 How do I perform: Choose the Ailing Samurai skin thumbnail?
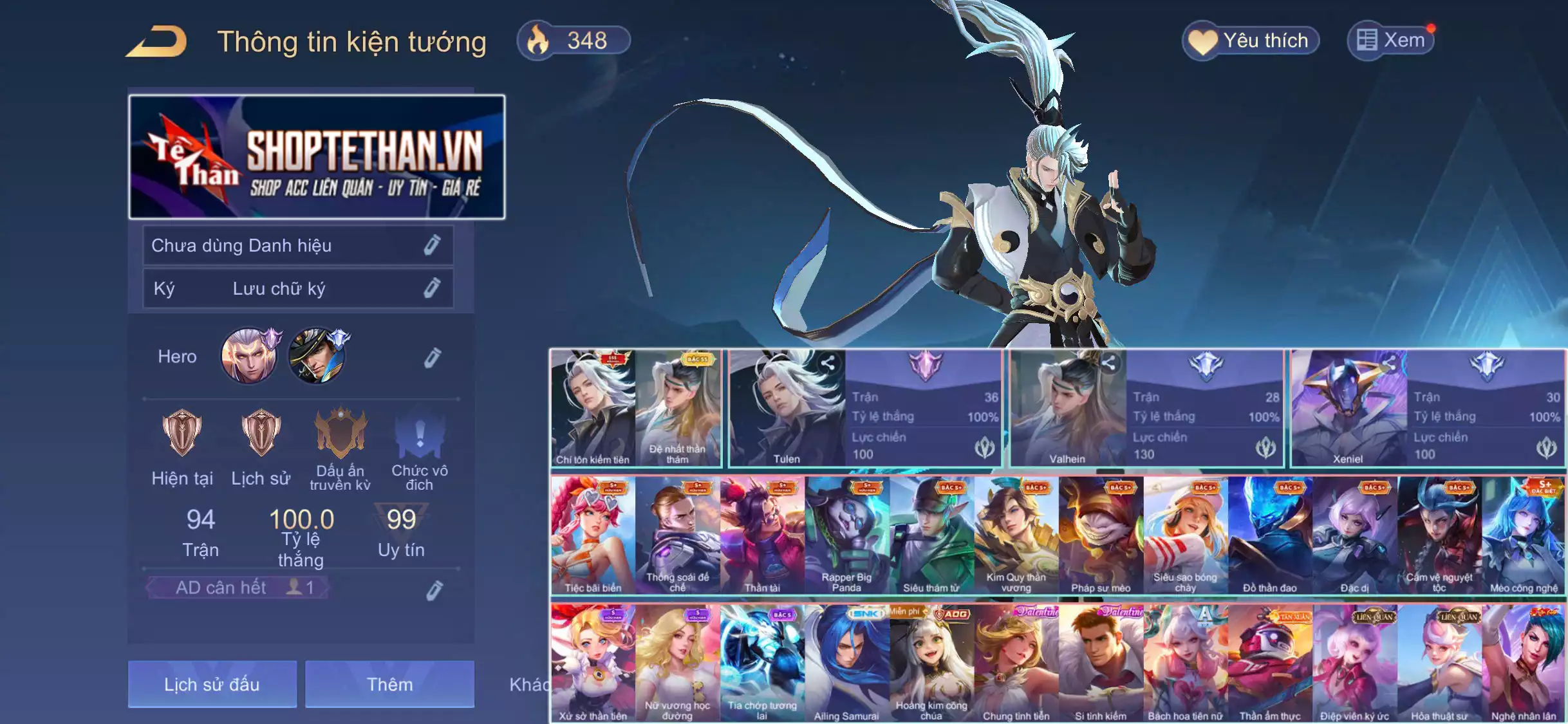846,663
